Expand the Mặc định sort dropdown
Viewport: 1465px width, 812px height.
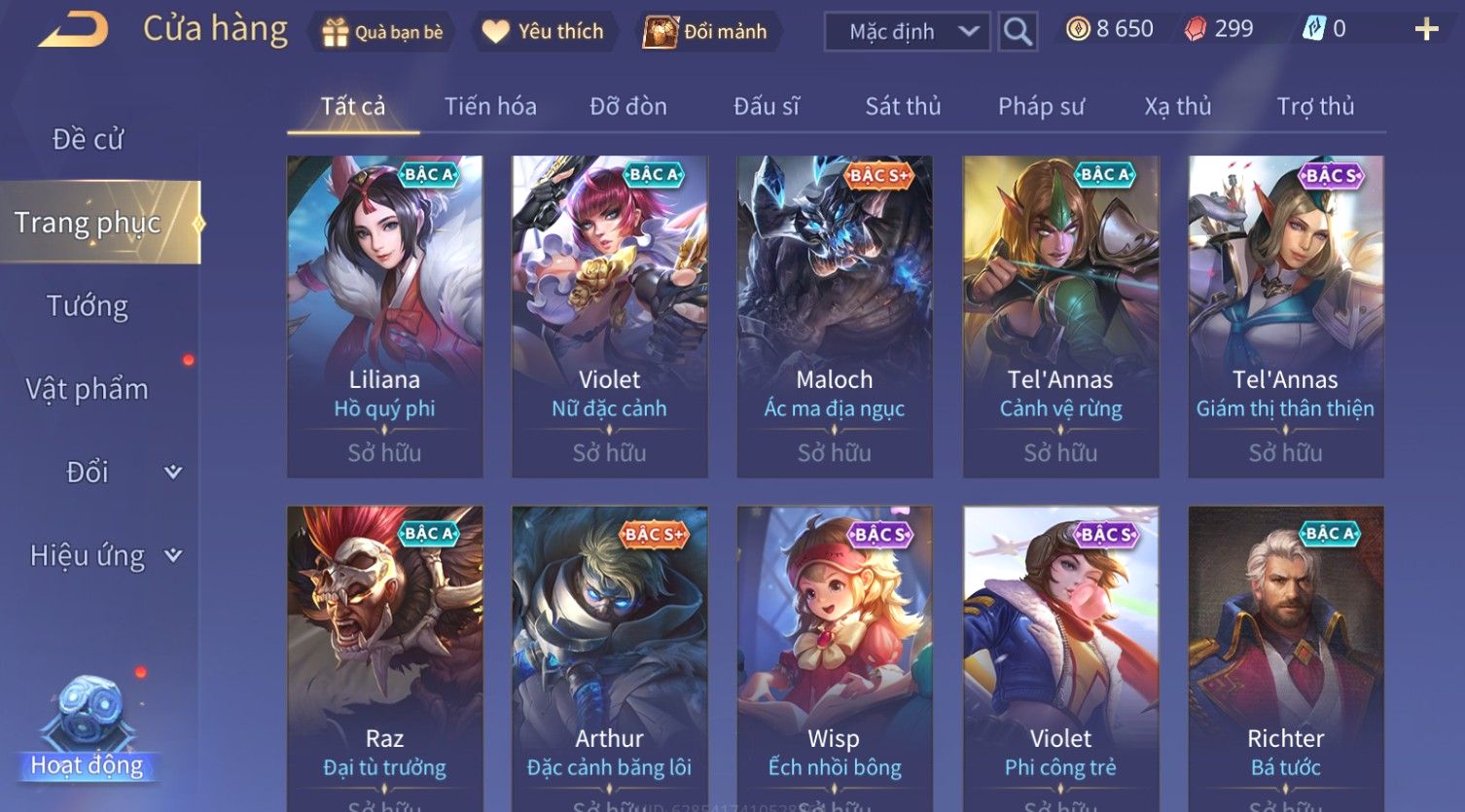(x=907, y=32)
